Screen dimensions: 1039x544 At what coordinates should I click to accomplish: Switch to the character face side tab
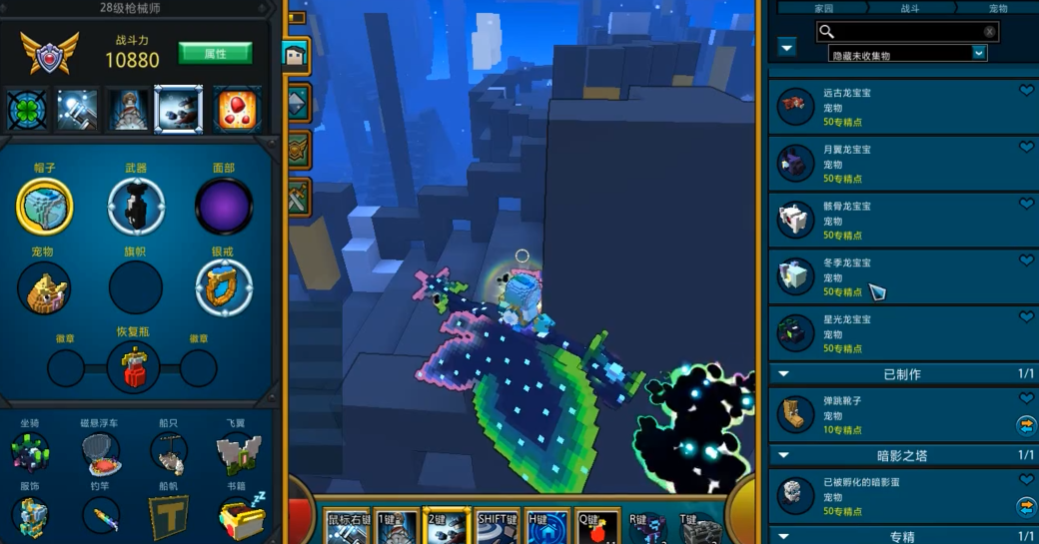298,56
